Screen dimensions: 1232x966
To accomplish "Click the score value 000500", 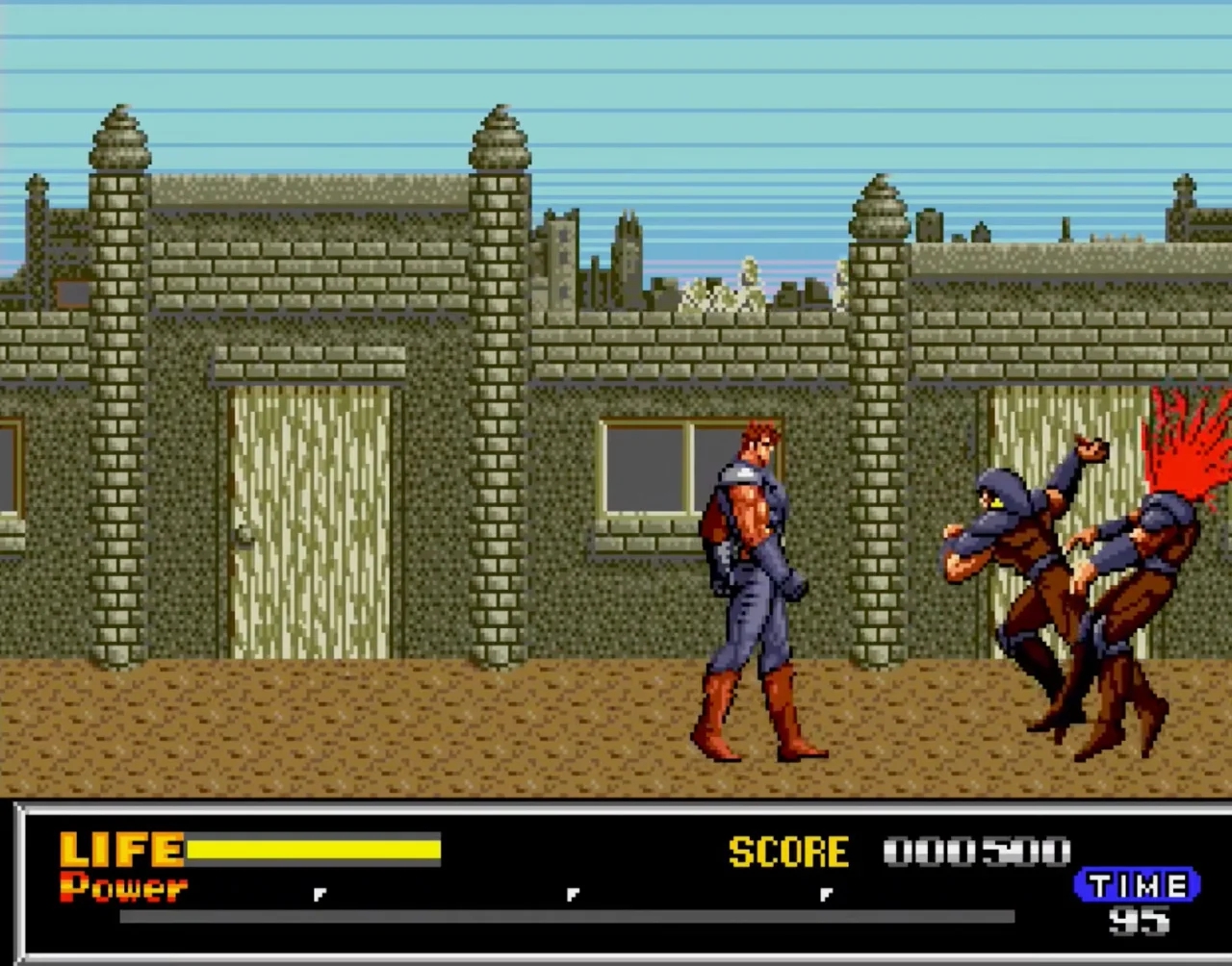I will 977,851.
